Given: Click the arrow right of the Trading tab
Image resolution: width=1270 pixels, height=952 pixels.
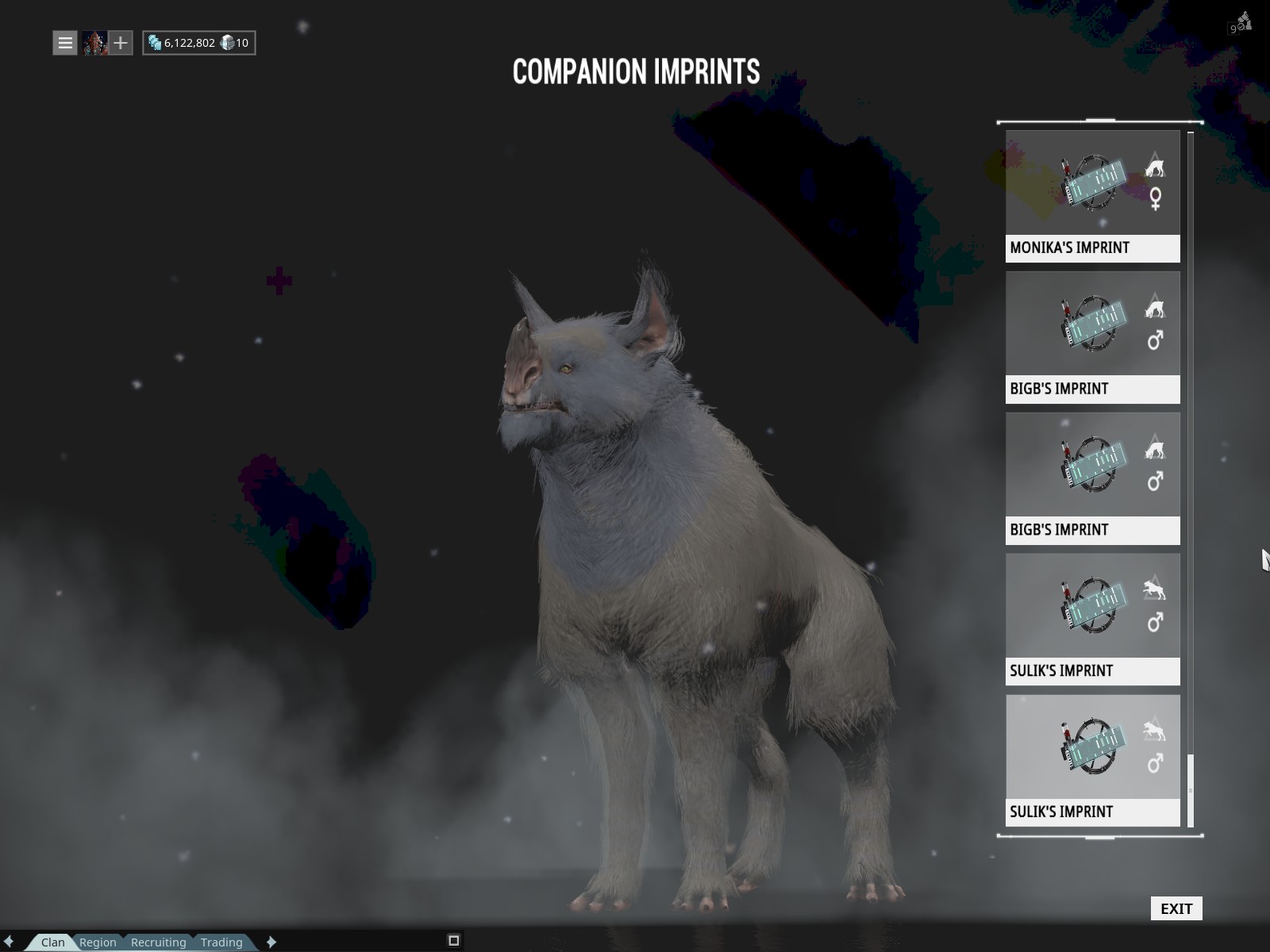Looking at the screenshot, I should pyautogui.click(x=271, y=942).
